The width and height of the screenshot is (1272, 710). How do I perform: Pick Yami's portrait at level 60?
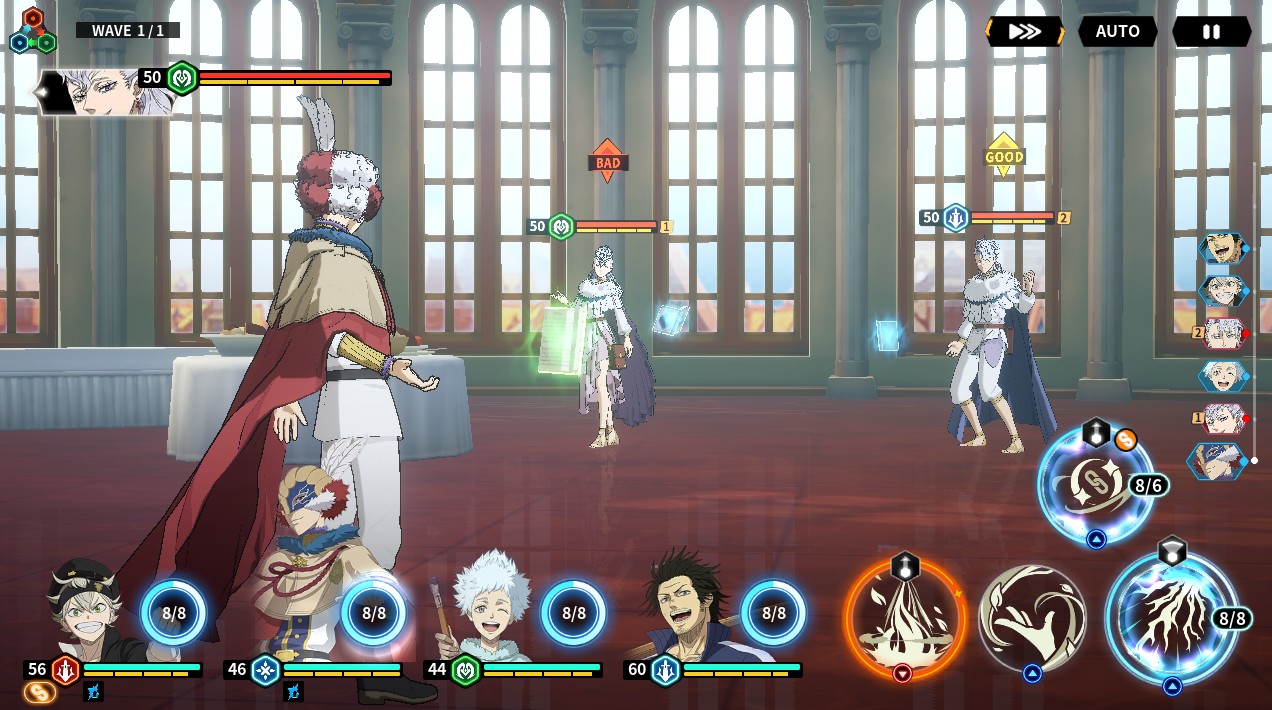pyautogui.click(x=690, y=605)
